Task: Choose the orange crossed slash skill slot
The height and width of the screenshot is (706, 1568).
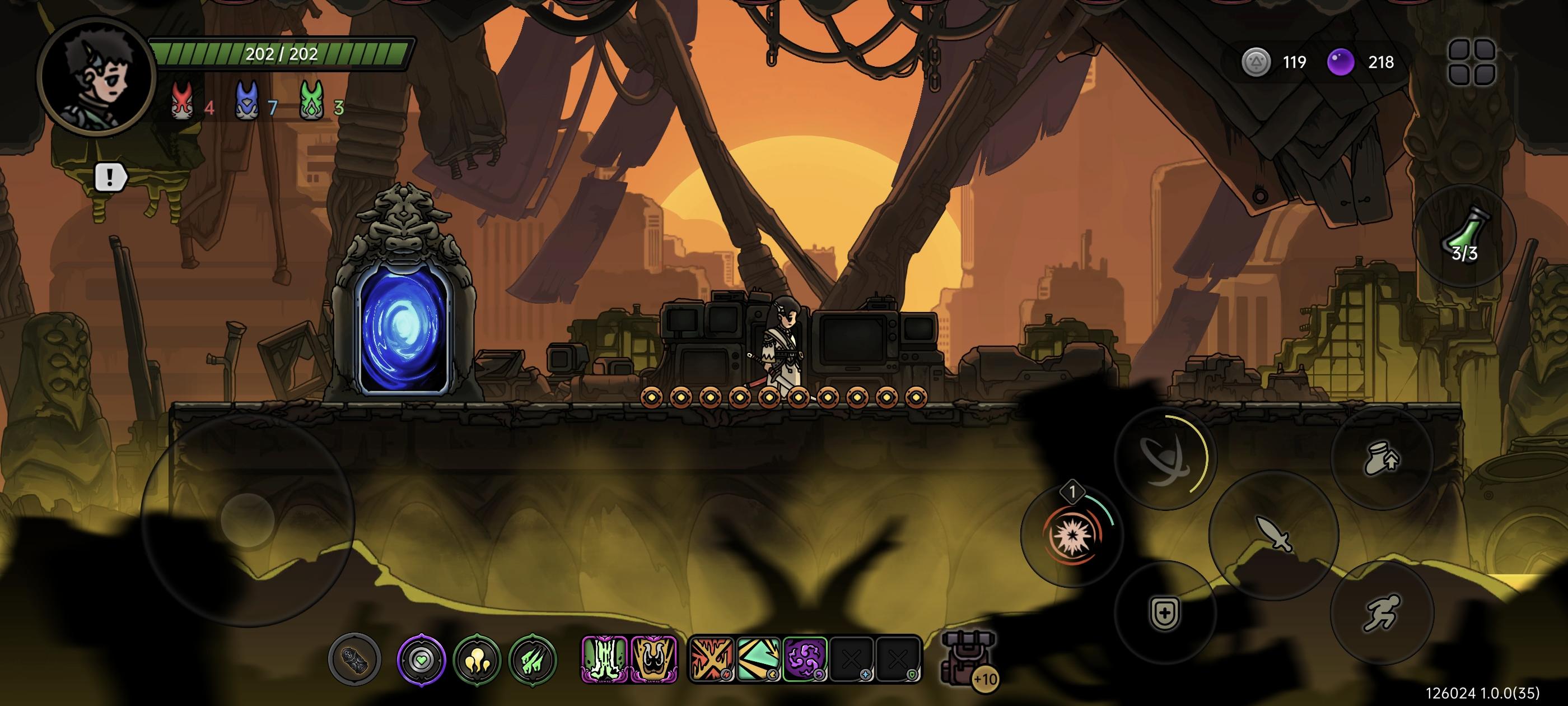Action: 711,659
